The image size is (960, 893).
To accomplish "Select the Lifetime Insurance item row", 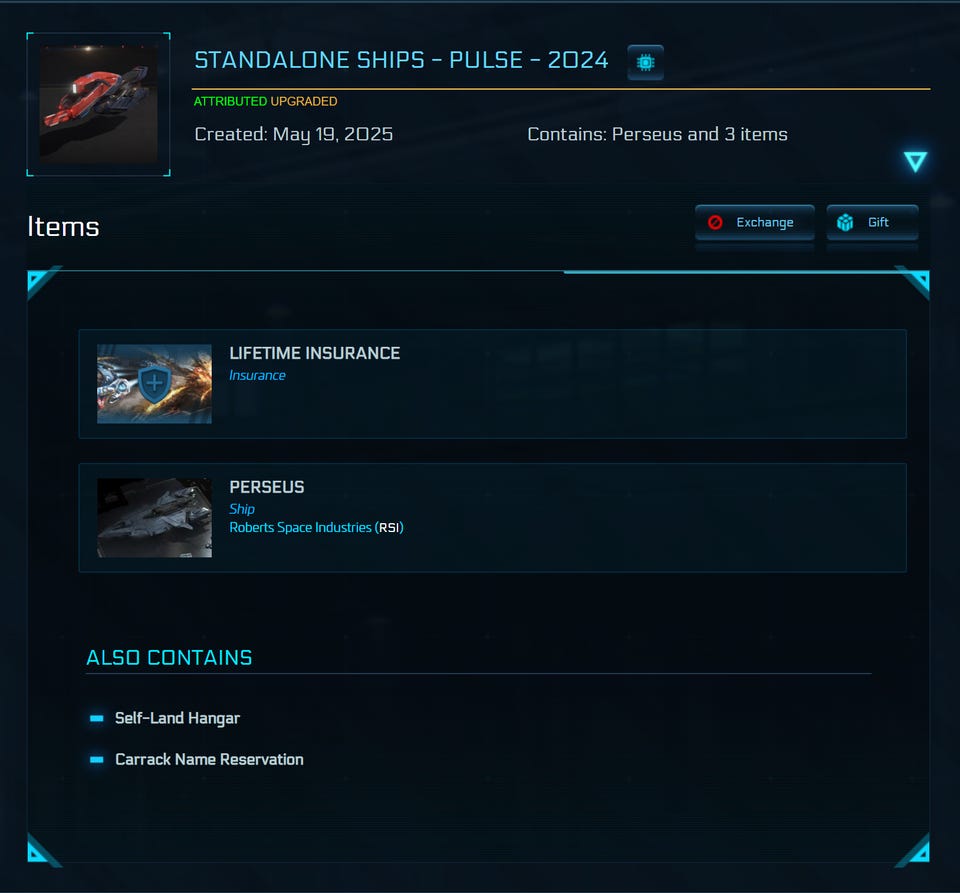I will click(x=492, y=384).
